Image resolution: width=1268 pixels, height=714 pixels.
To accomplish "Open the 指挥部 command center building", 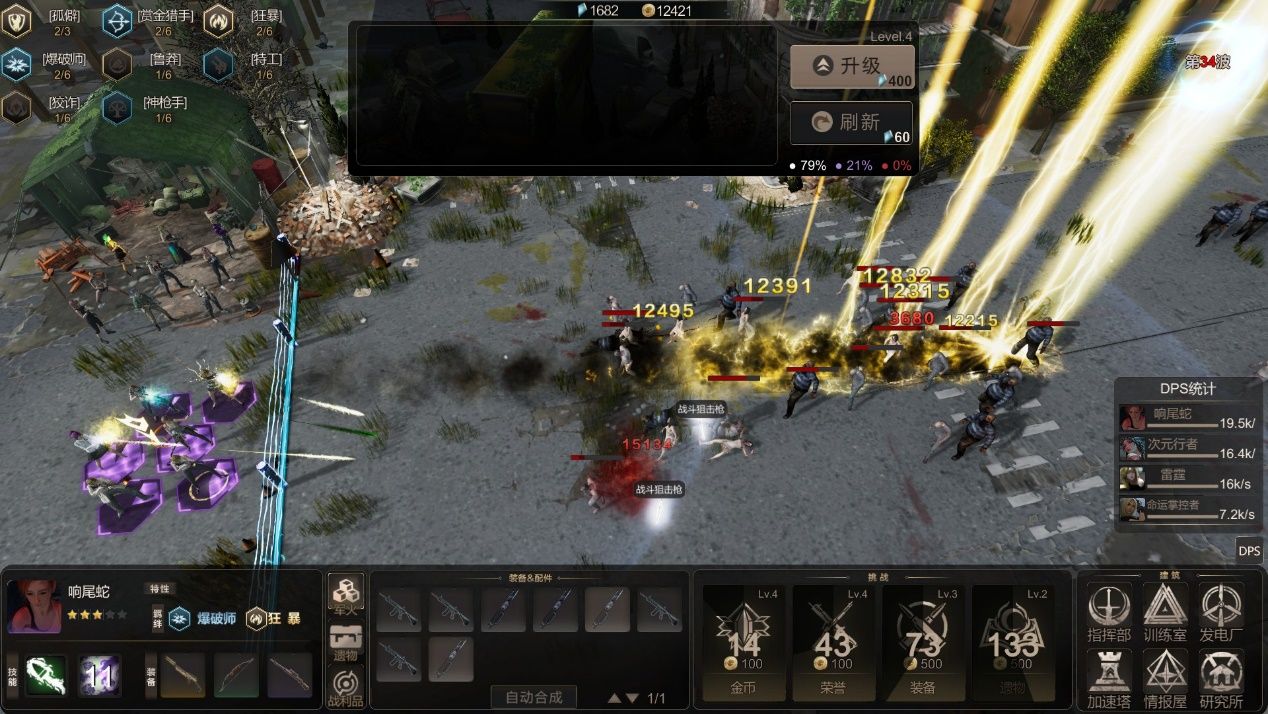I will click(x=1108, y=611).
